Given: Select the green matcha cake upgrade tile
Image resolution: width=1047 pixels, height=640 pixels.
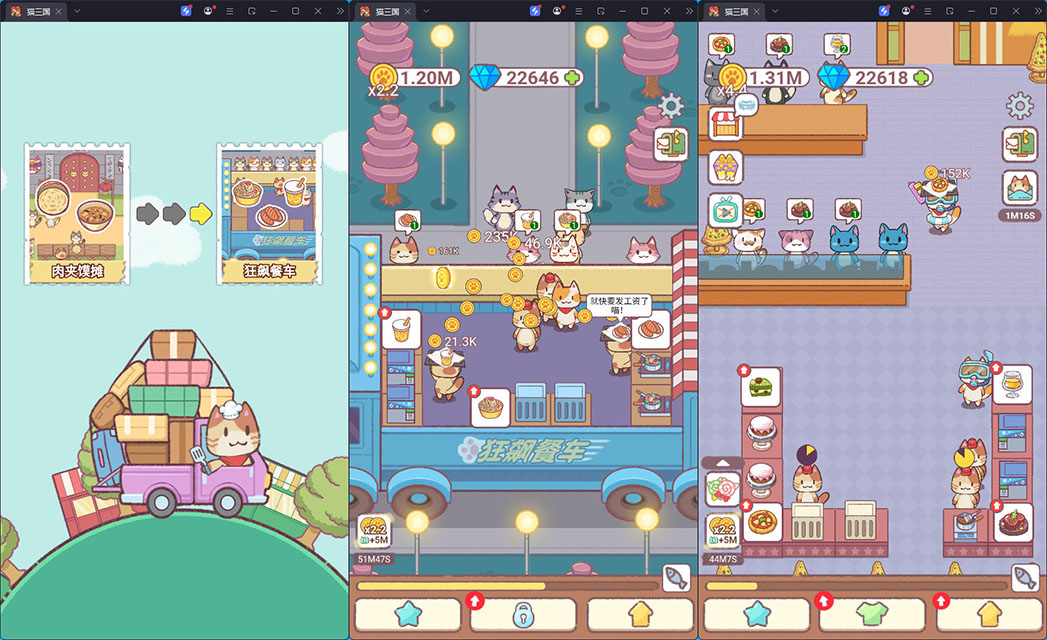Looking at the screenshot, I should [x=761, y=387].
